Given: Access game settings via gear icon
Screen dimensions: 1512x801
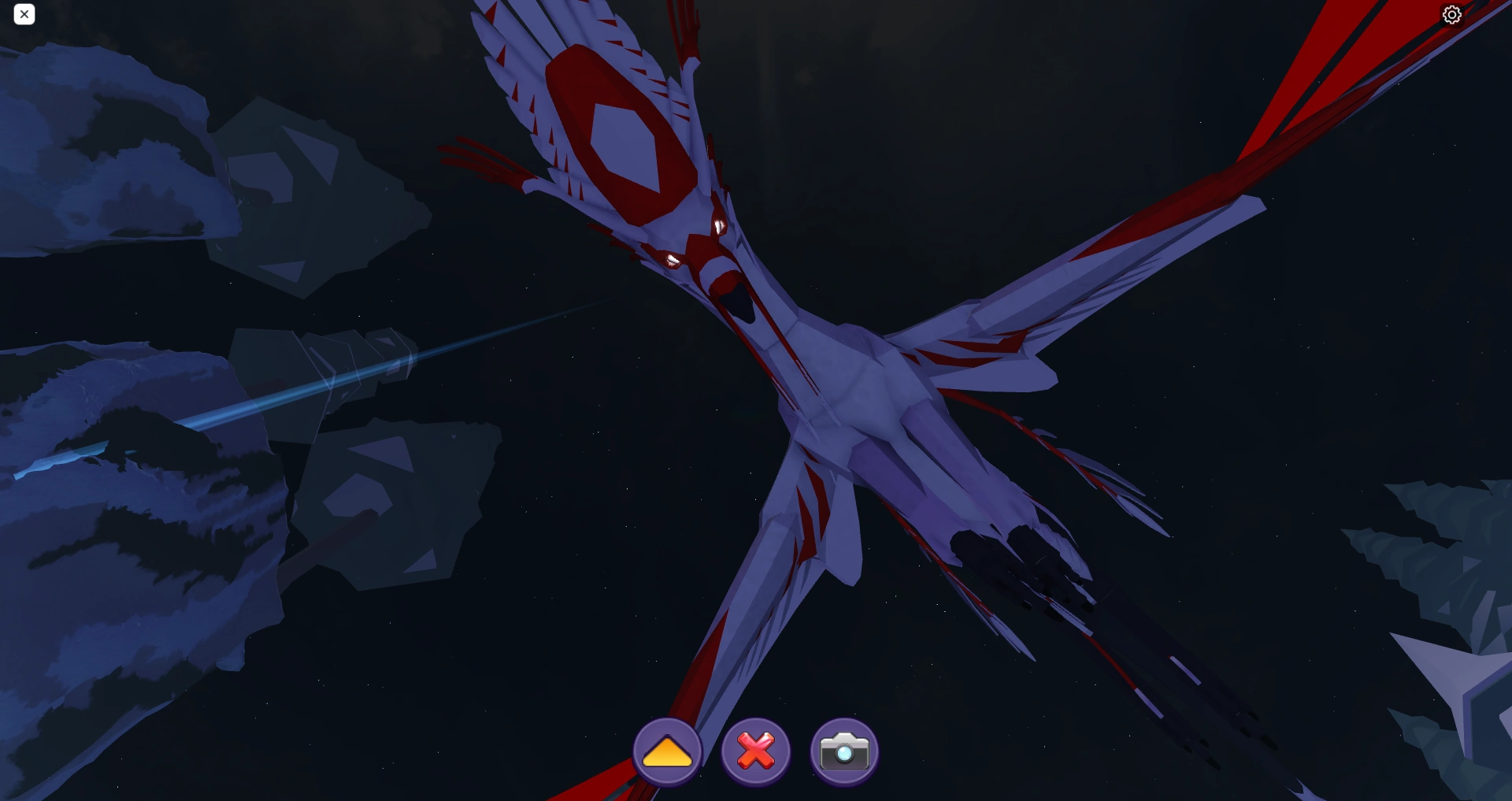Looking at the screenshot, I should 1452,14.
